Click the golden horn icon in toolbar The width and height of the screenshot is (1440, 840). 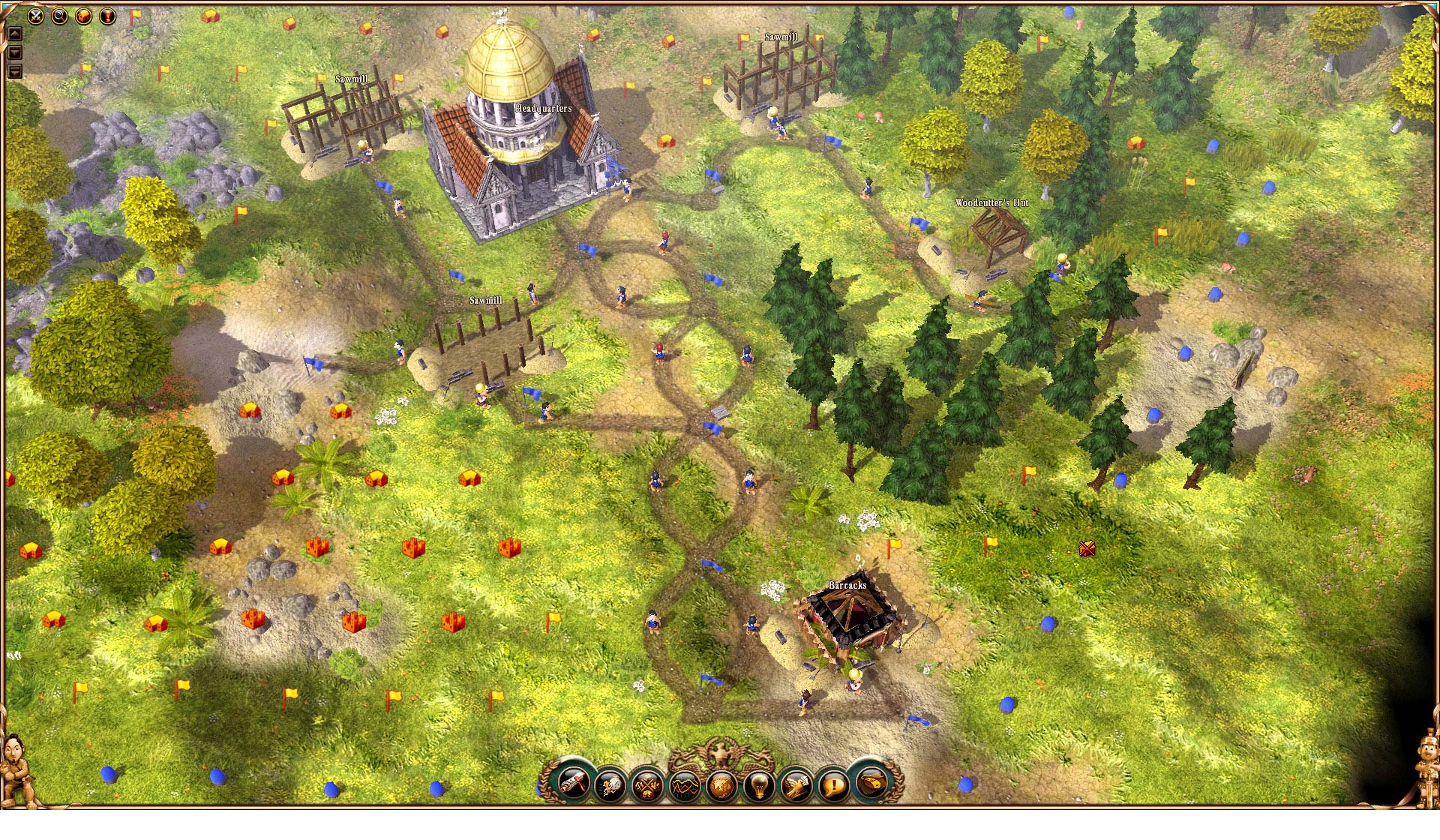point(870,784)
